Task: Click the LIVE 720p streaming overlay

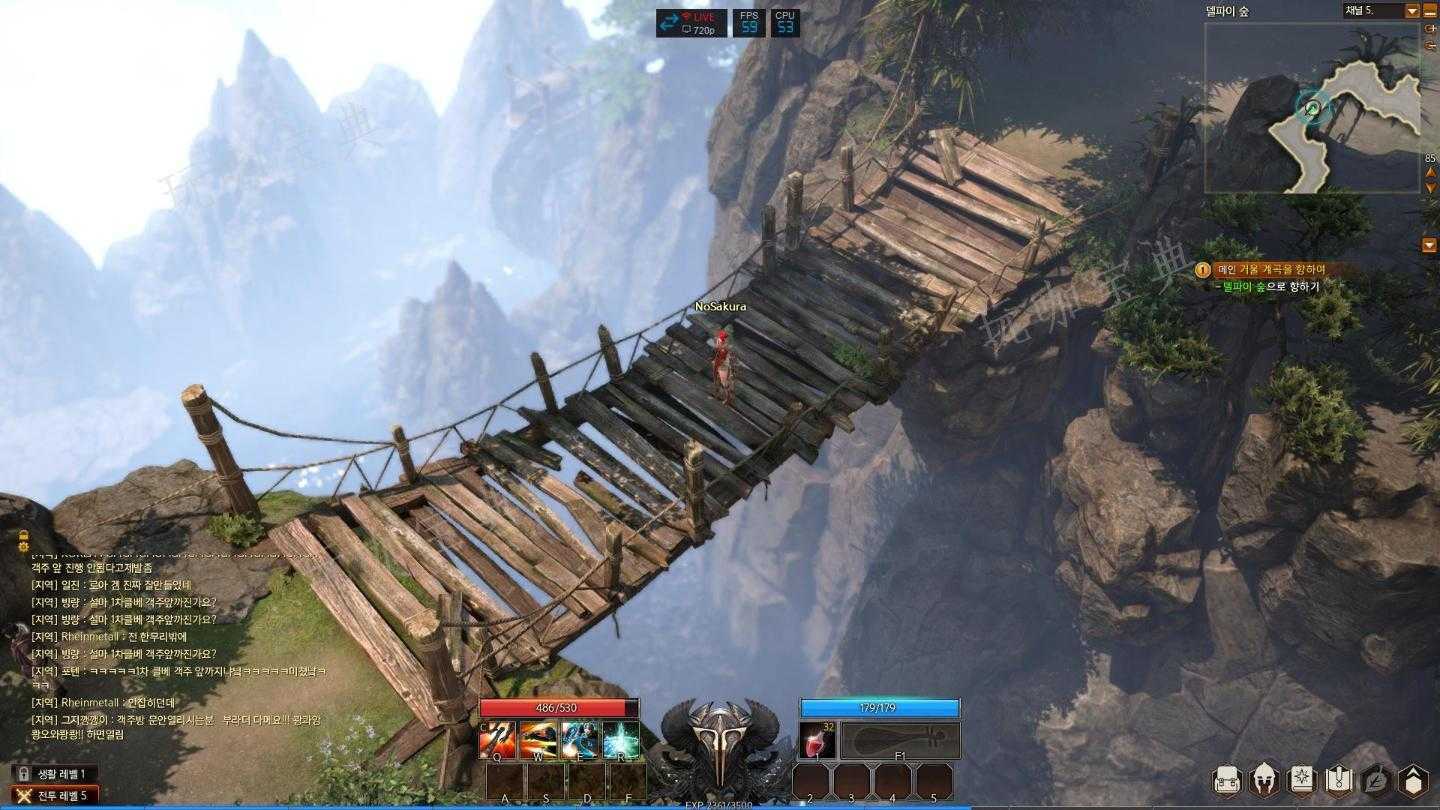Action: pyautogui.click(x=691, y=23)
